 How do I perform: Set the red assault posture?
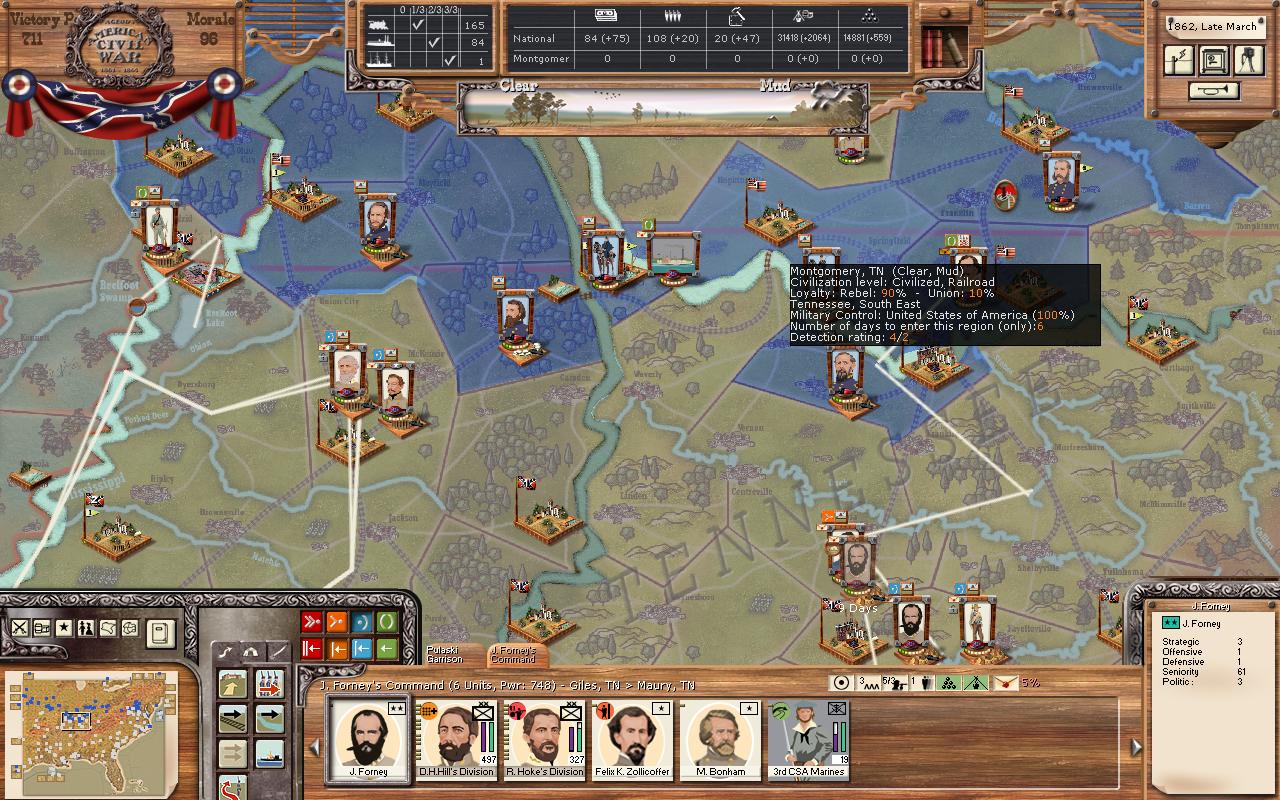click(x=311, y=622)
